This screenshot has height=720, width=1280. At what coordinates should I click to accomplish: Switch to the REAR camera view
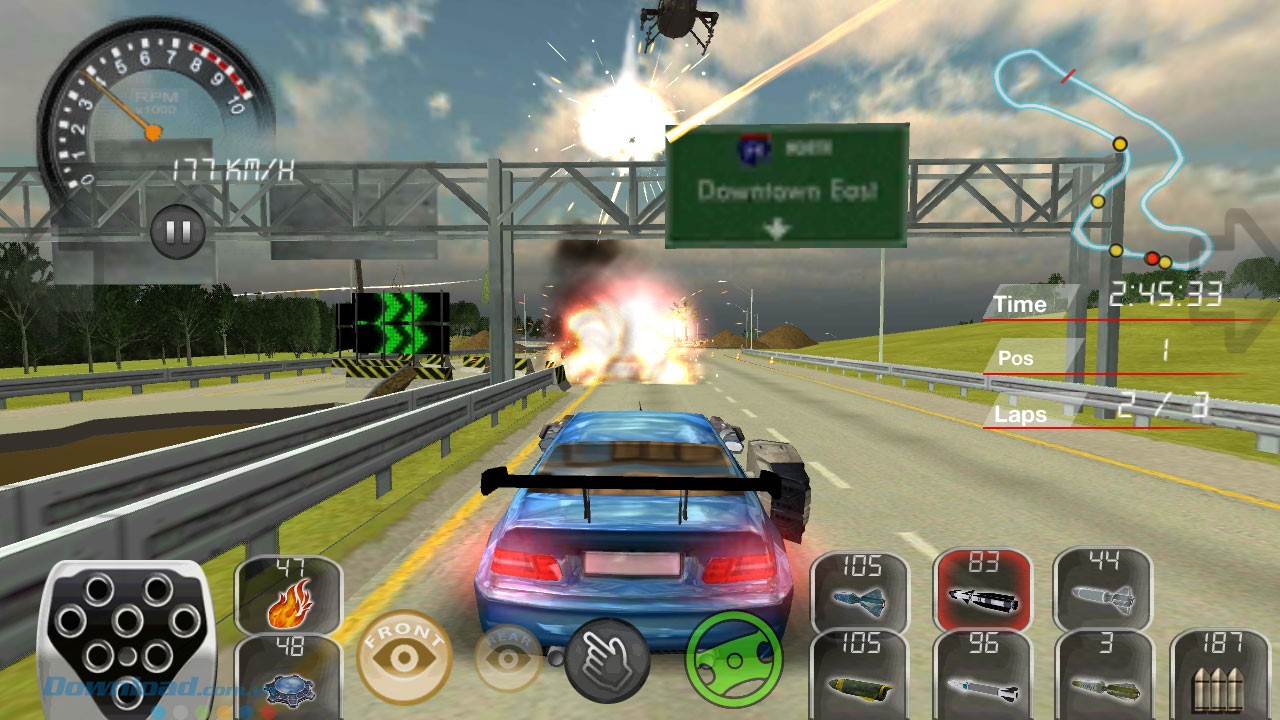509,658
